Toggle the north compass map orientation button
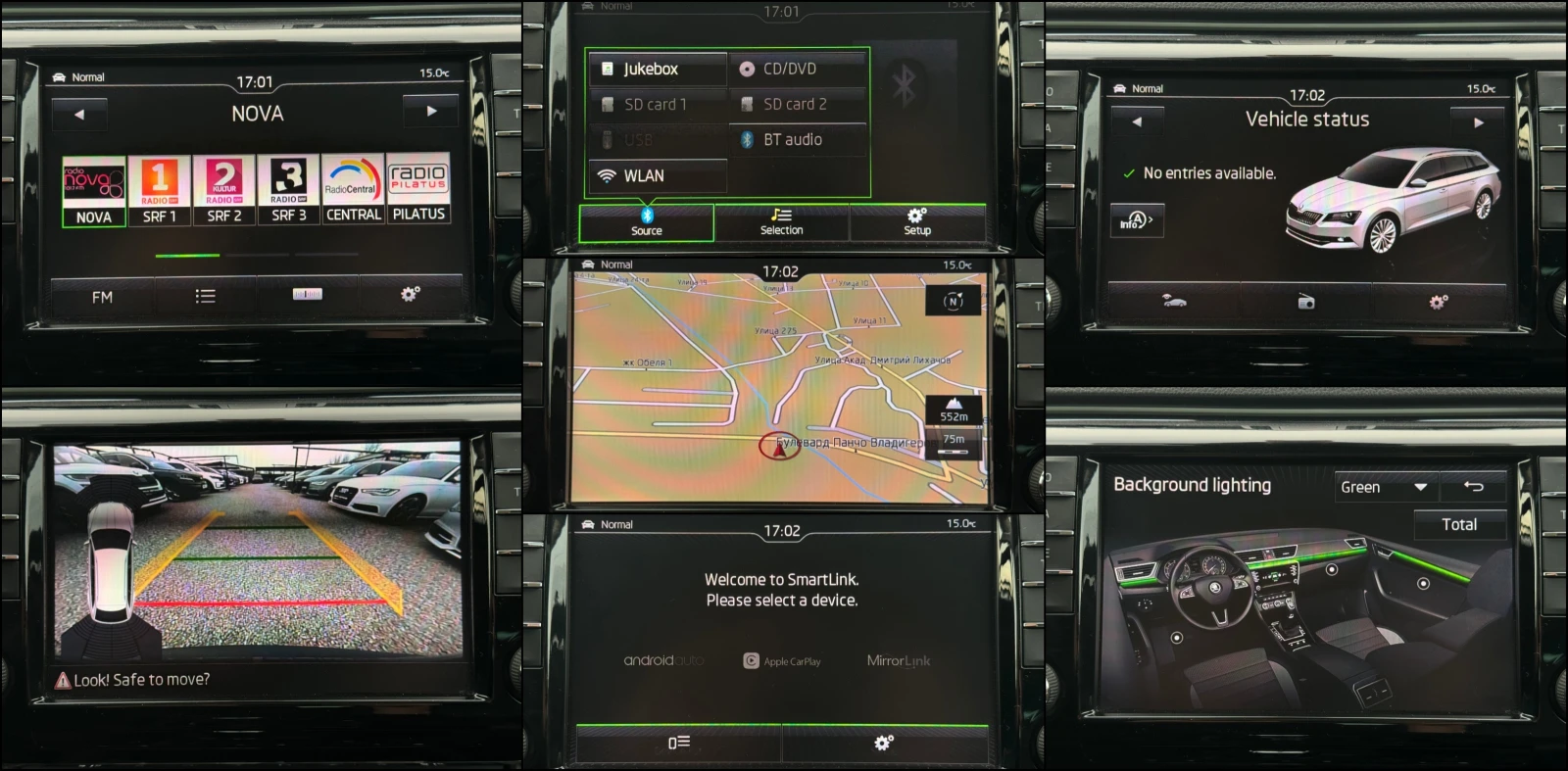Image resolution: width=1568 pixels, height=771 pixels. click(953, 301)
